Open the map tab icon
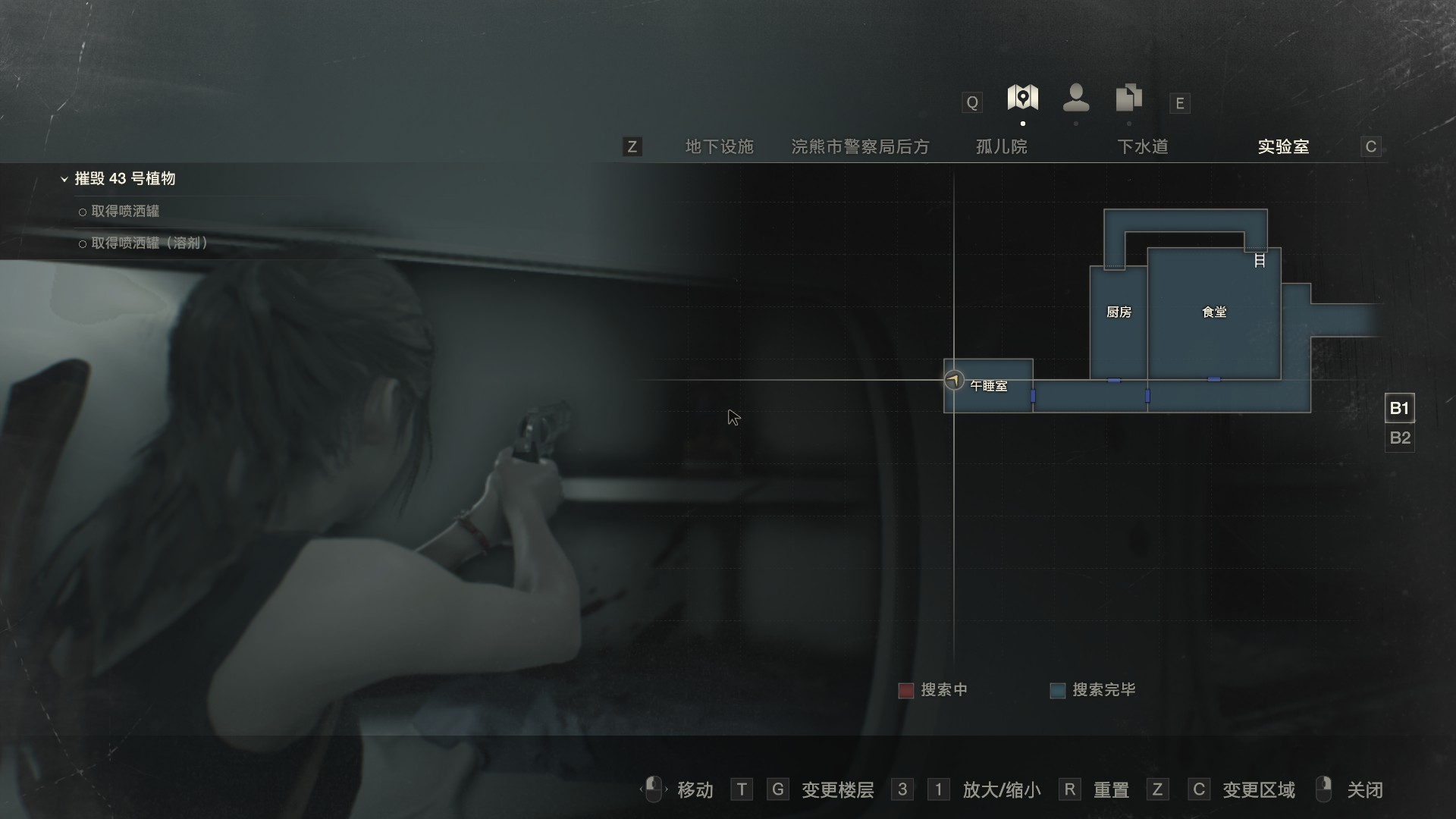Image resolution: width=1456 pixels, height=819 pixels. point(1022,98)
